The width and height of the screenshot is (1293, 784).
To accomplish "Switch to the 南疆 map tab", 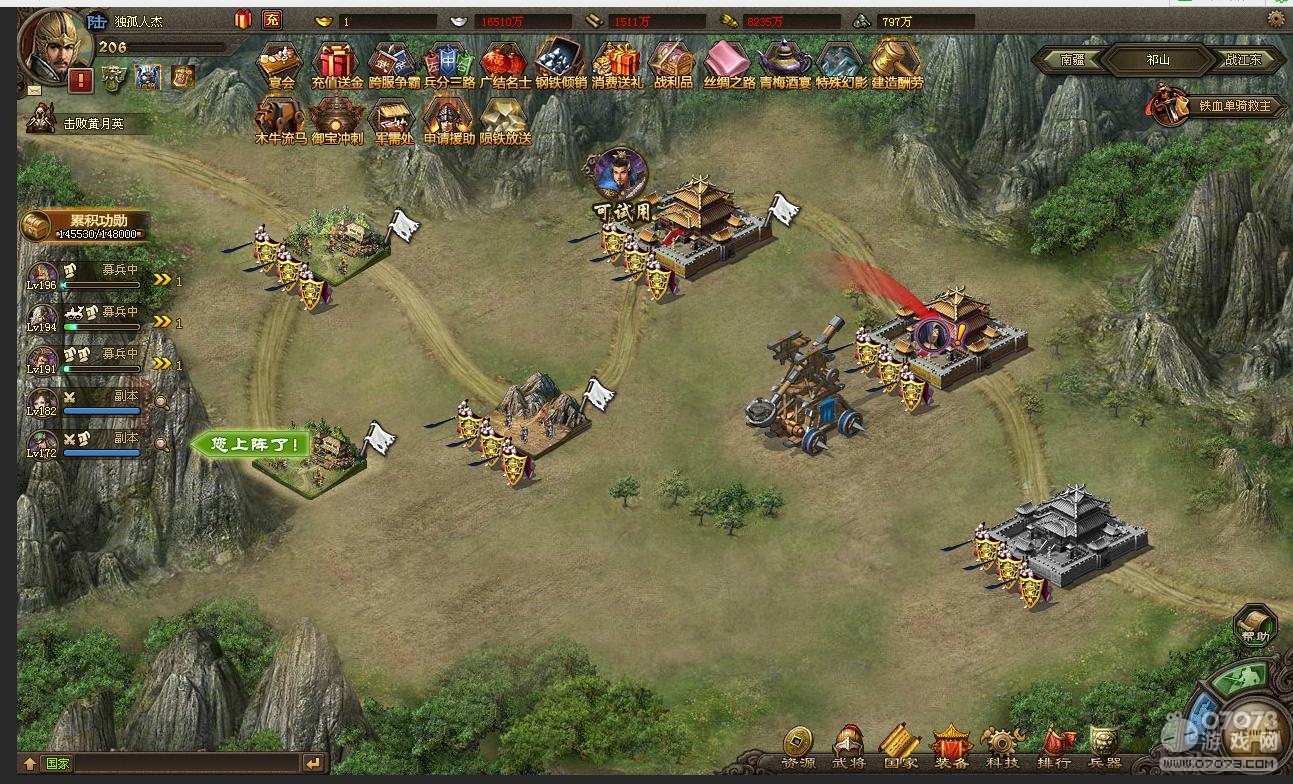I will (x=1072, y=60).
